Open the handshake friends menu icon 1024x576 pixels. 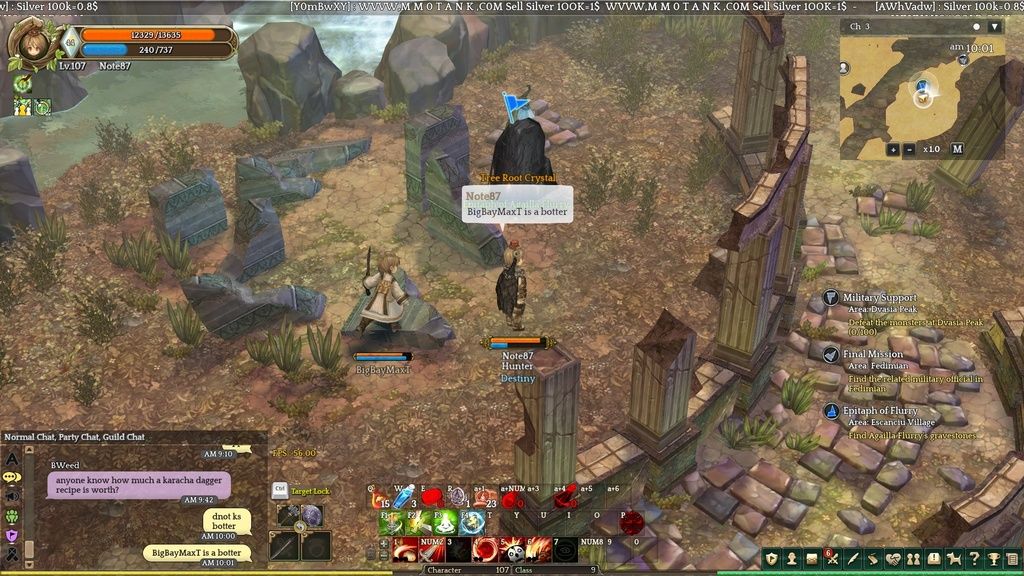893,558
